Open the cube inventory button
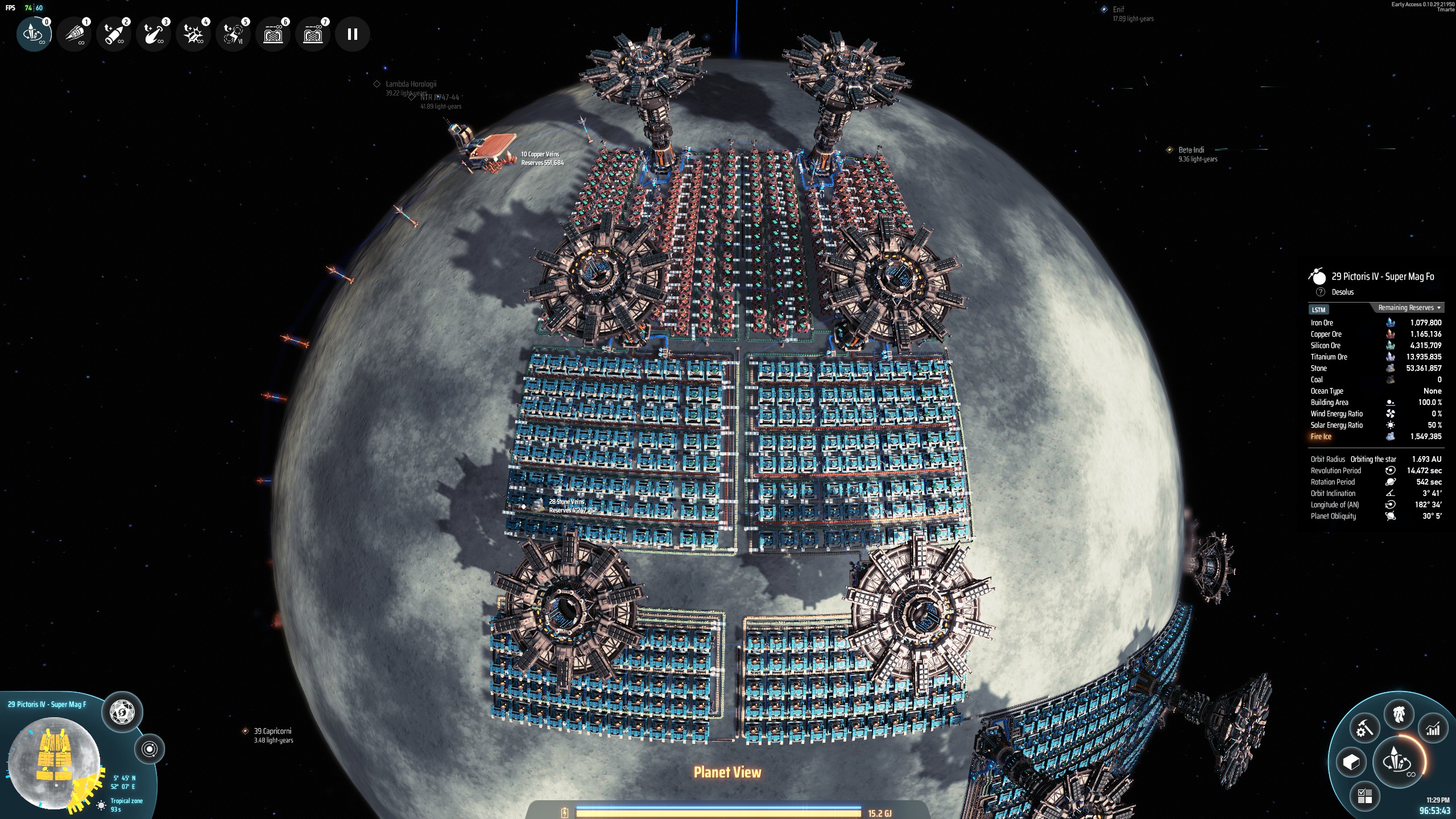Screen dimensions: 1456x819 1351,762
